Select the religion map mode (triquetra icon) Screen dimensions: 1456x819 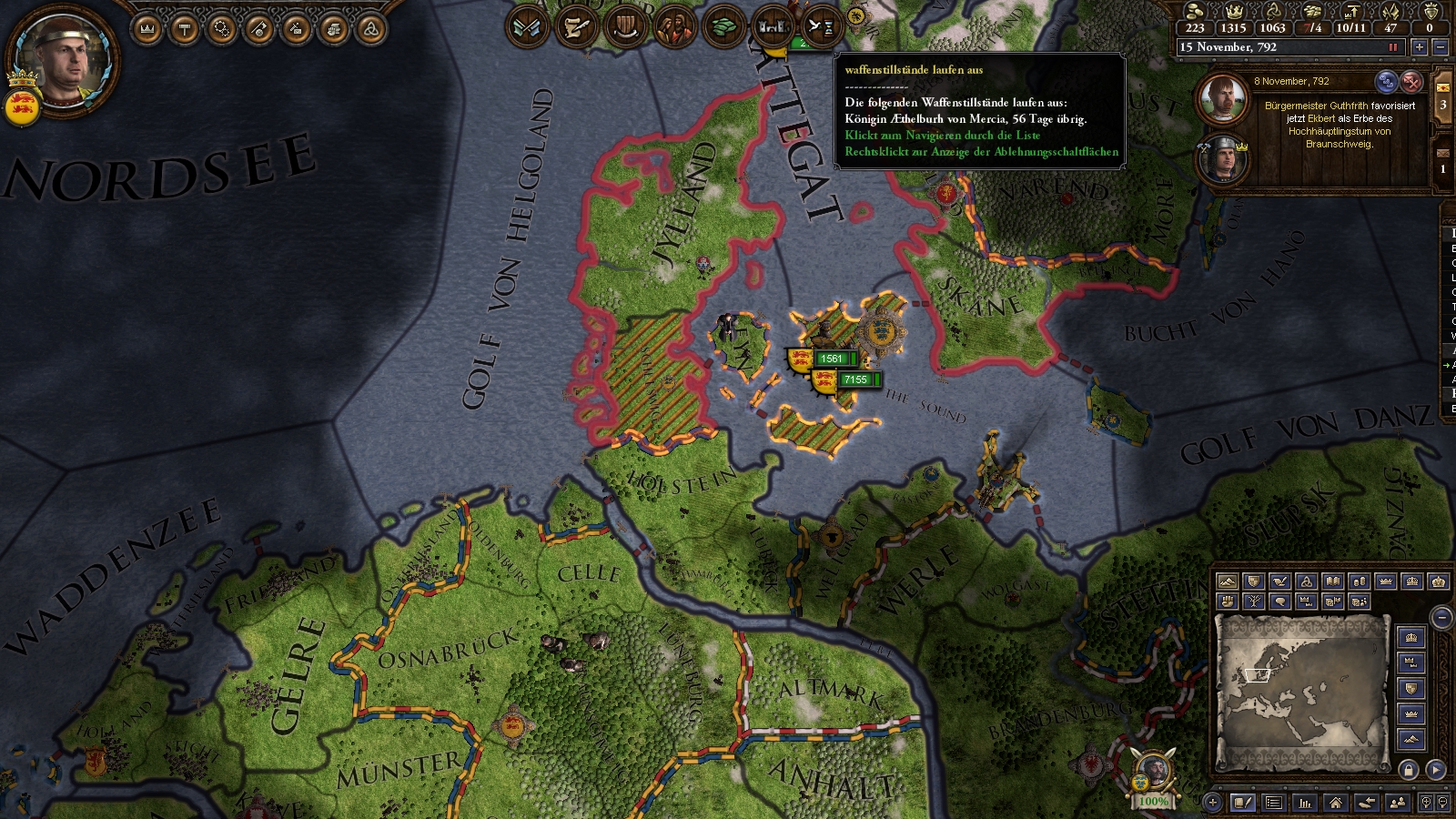point(1307,581)
